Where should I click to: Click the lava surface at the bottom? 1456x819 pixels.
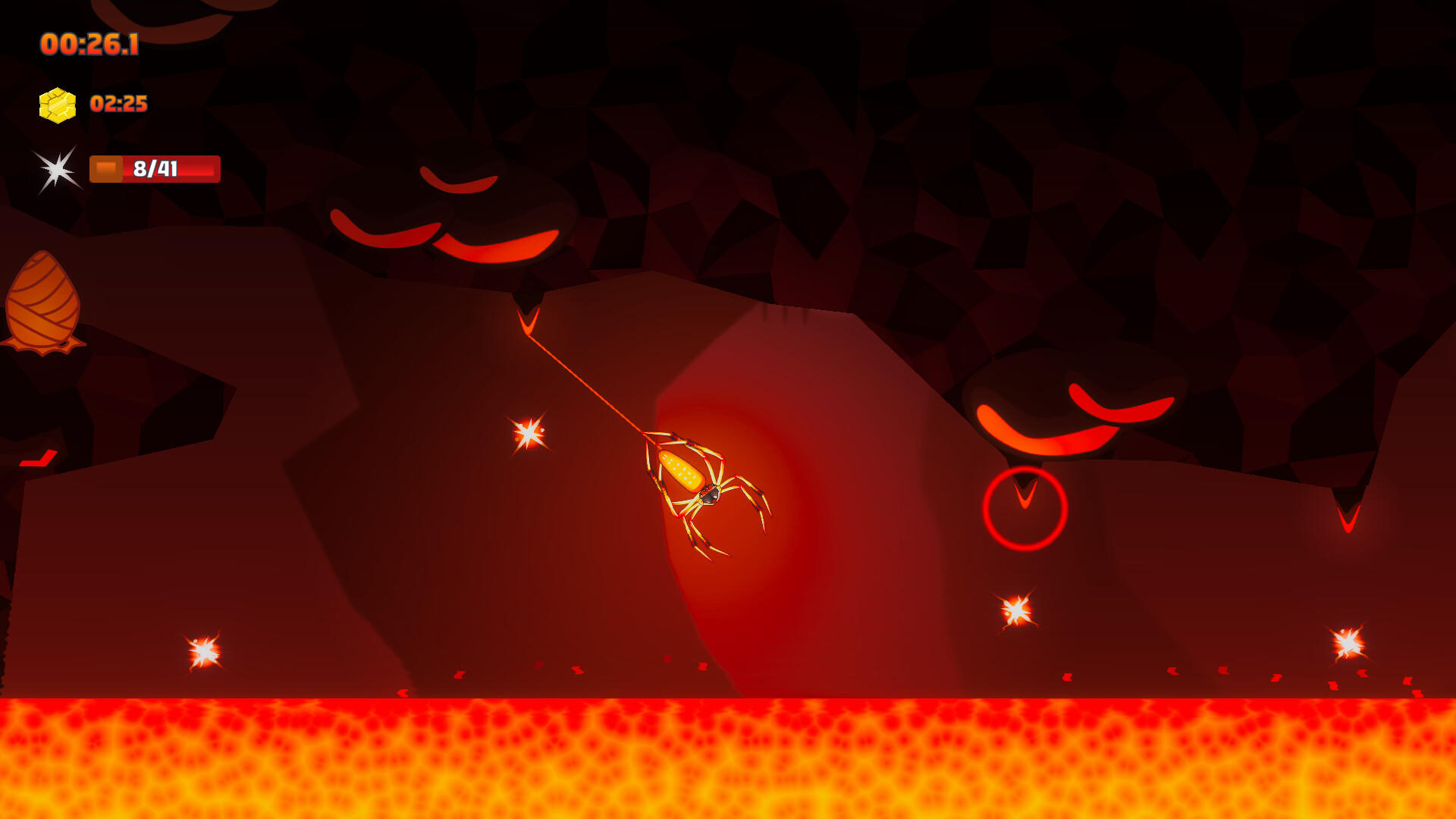(728, 758)
